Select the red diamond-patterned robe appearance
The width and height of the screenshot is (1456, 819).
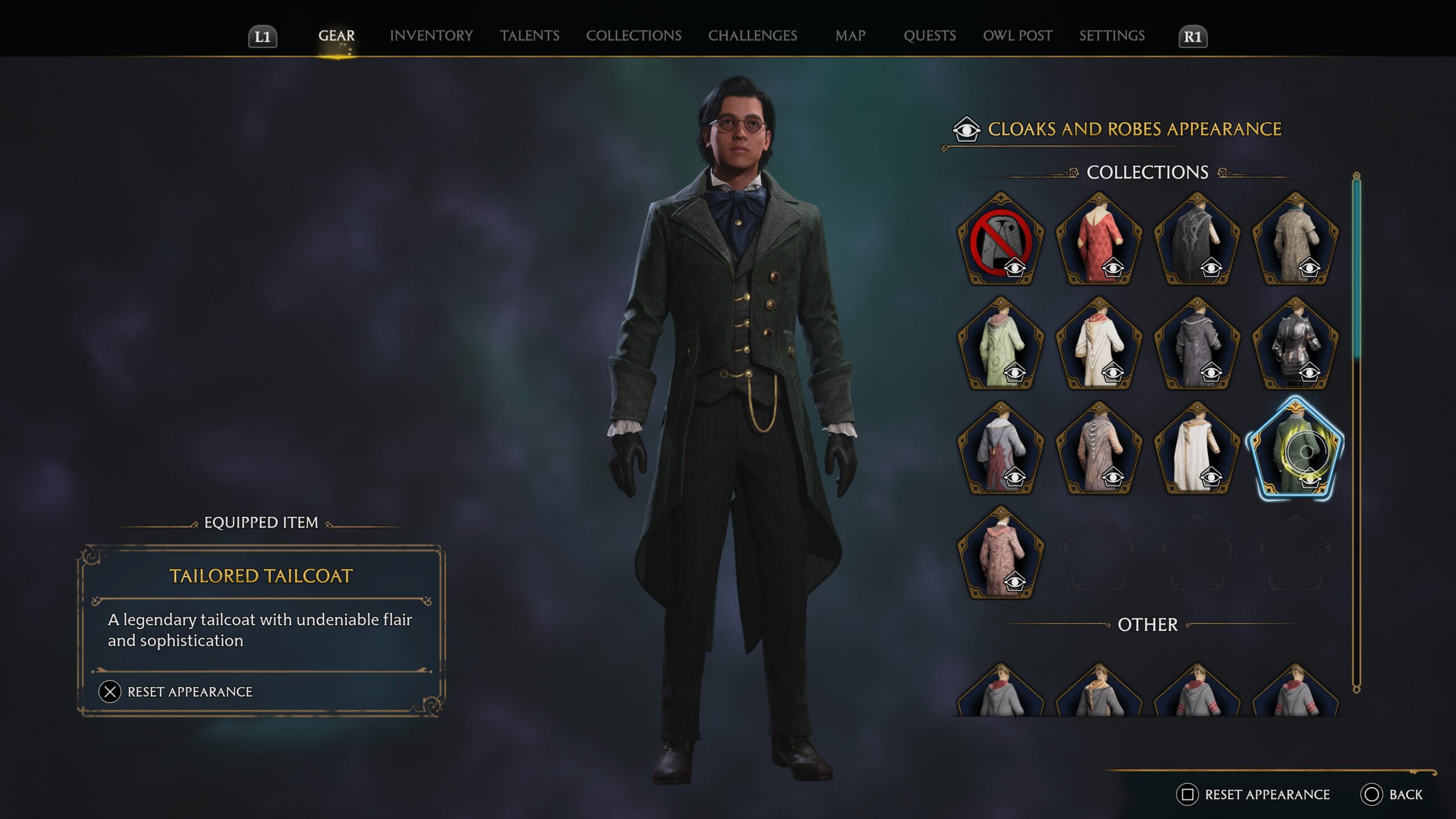(x=1099, y=239)
